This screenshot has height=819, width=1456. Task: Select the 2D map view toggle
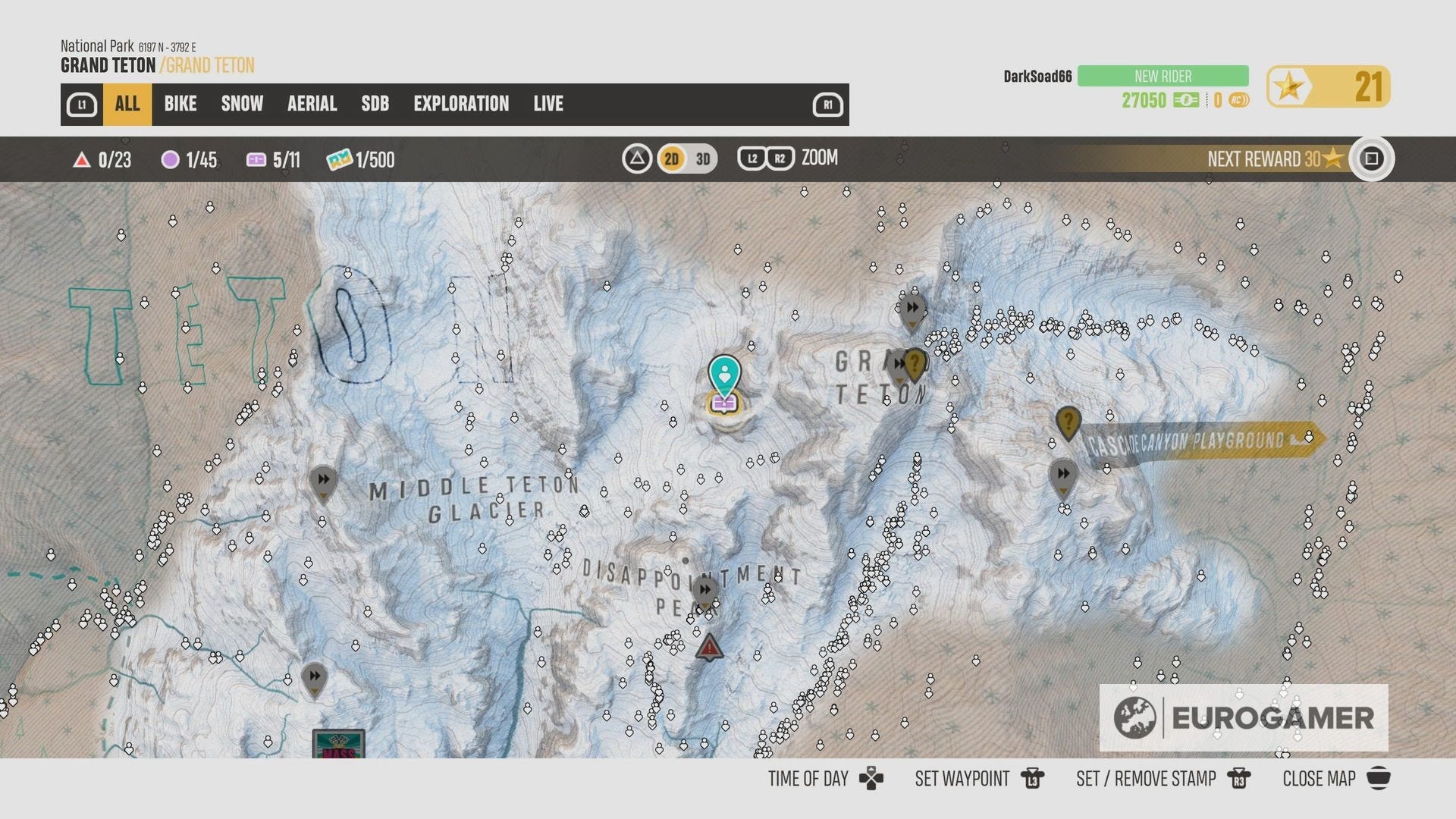coord(670,159)
